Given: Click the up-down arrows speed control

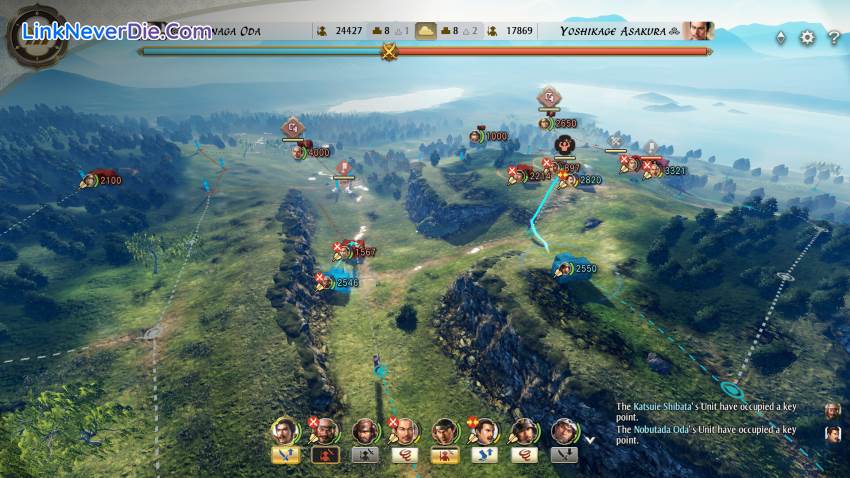Looking at the screenshot, I should (781, 38).
